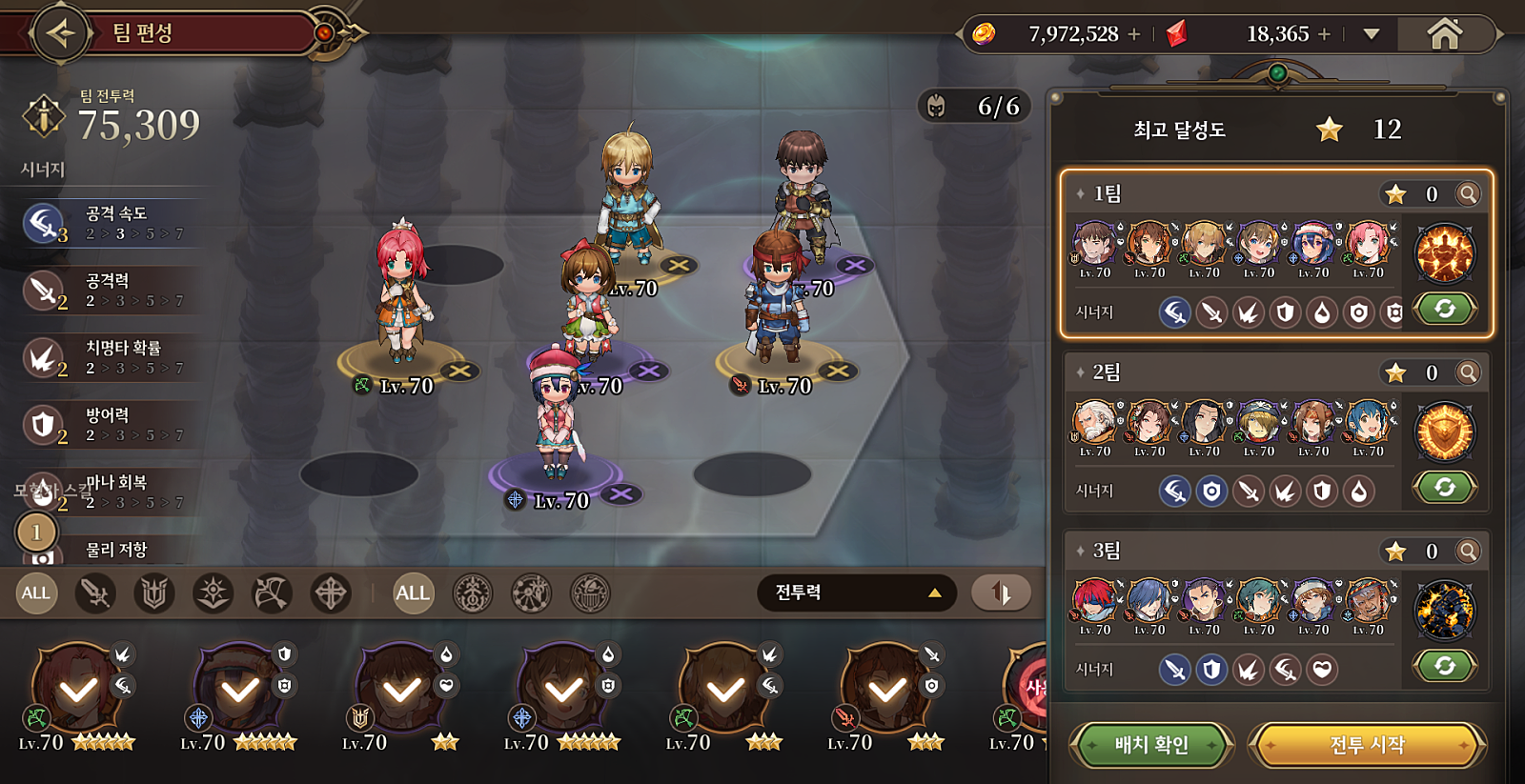
Task: Open team 2팀 flaming shield skill icon
Action: pyautogui.click(x=1444, y=432)
